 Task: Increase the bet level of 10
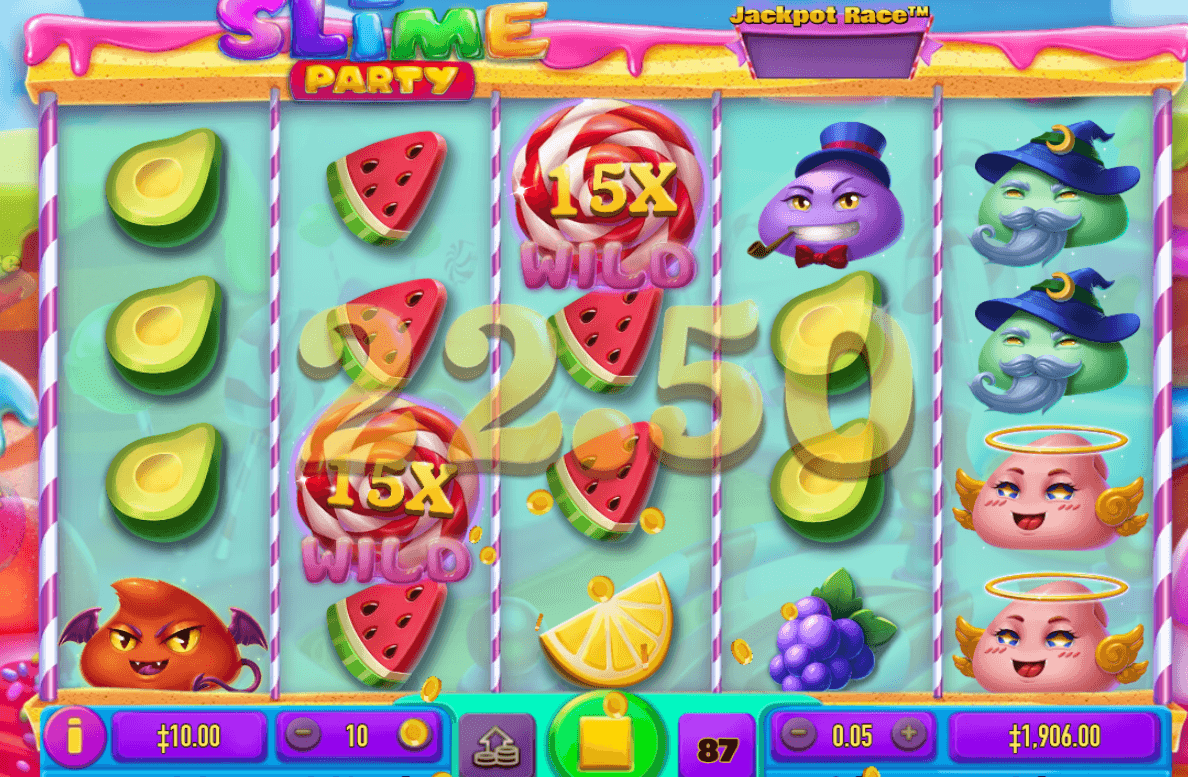click(x=411, y=736)
